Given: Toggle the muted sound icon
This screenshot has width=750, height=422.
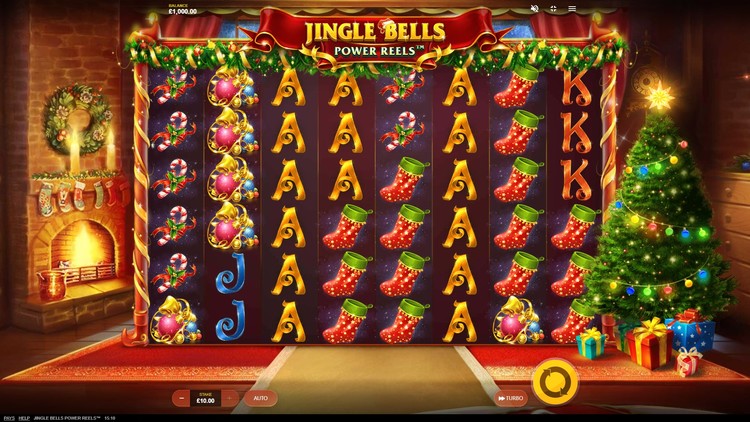Looking at the screenshot, I should 534,9.
